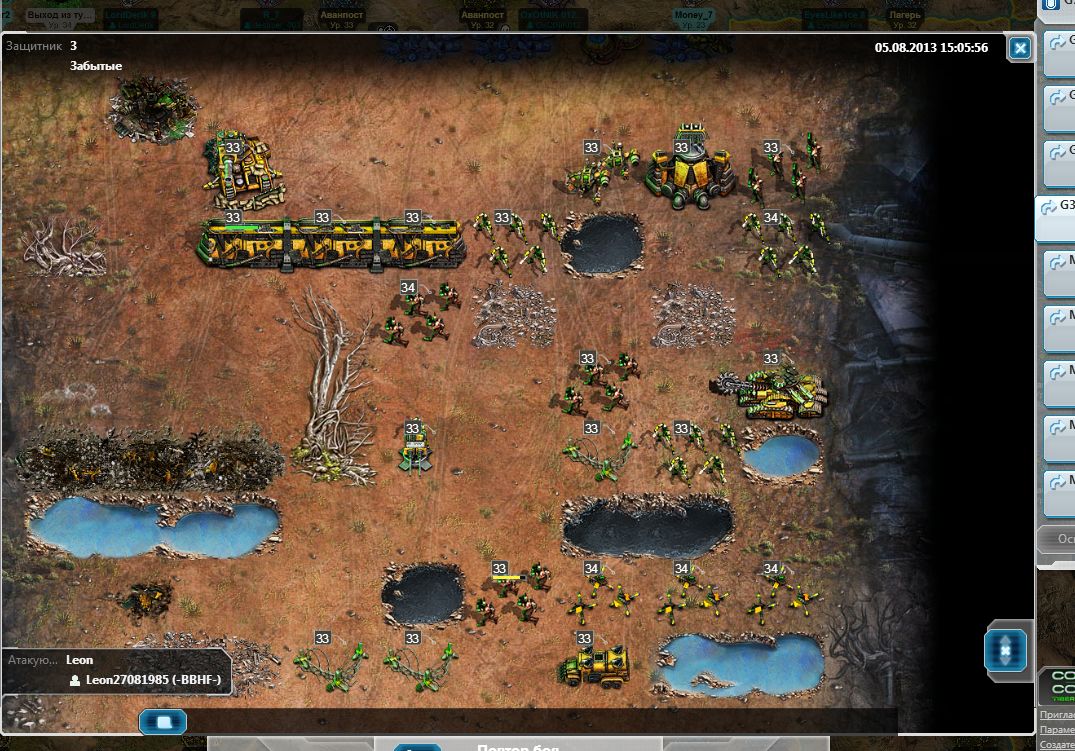Click the greyed 'Осн' button in side panel
Viewport: 1075px width, 751px height.
pos(1057,540)
